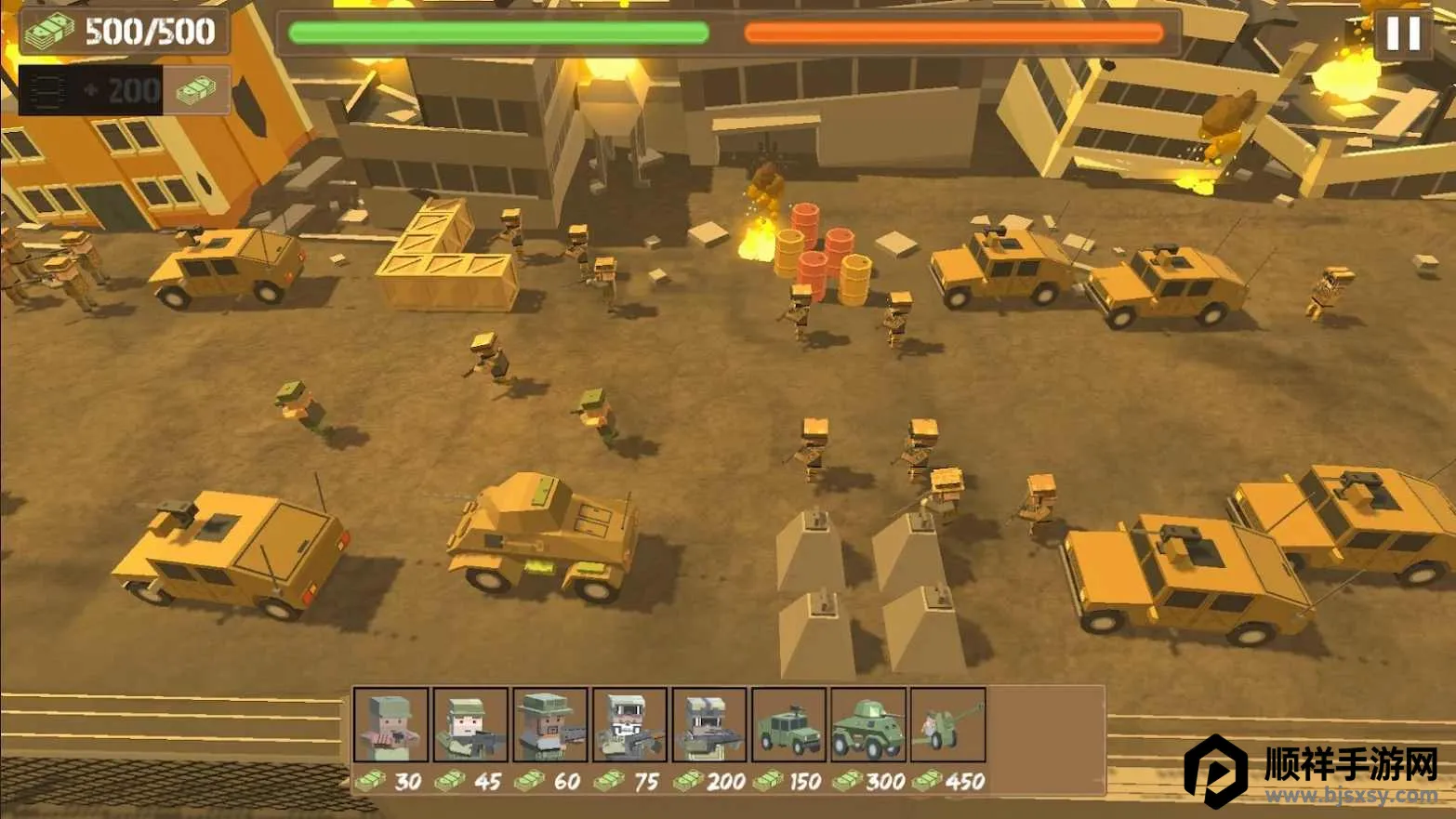The width and height of the screenshot is (1456, 819).
Task: Select the 300-cost armored car
Action: pos(868,725)
